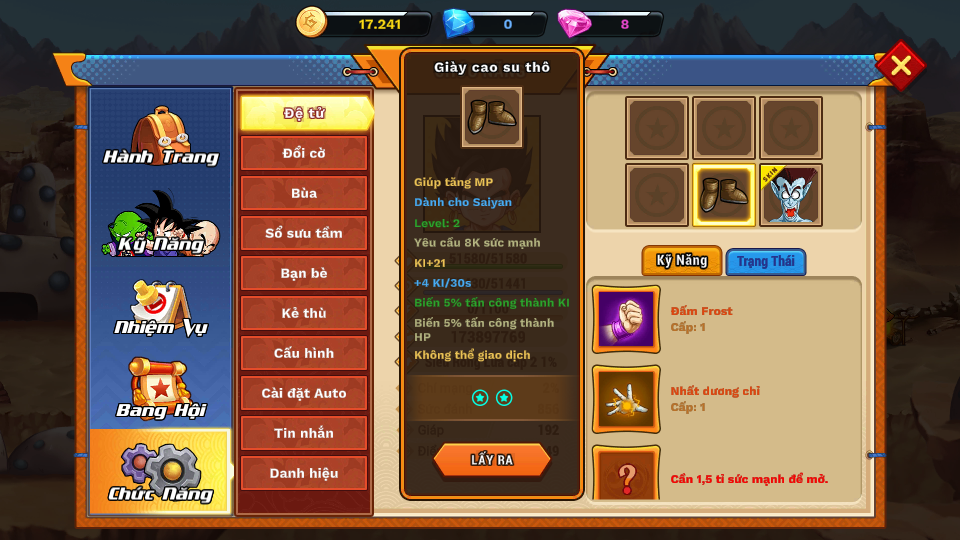Open the Bang Hội guild section

coord(160,390)
